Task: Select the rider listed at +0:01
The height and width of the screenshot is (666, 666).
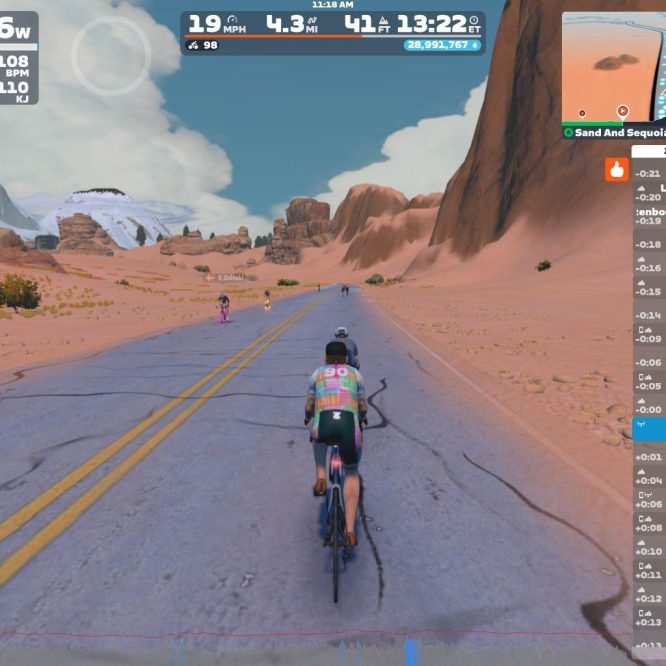Action: (x=649, y=457)
